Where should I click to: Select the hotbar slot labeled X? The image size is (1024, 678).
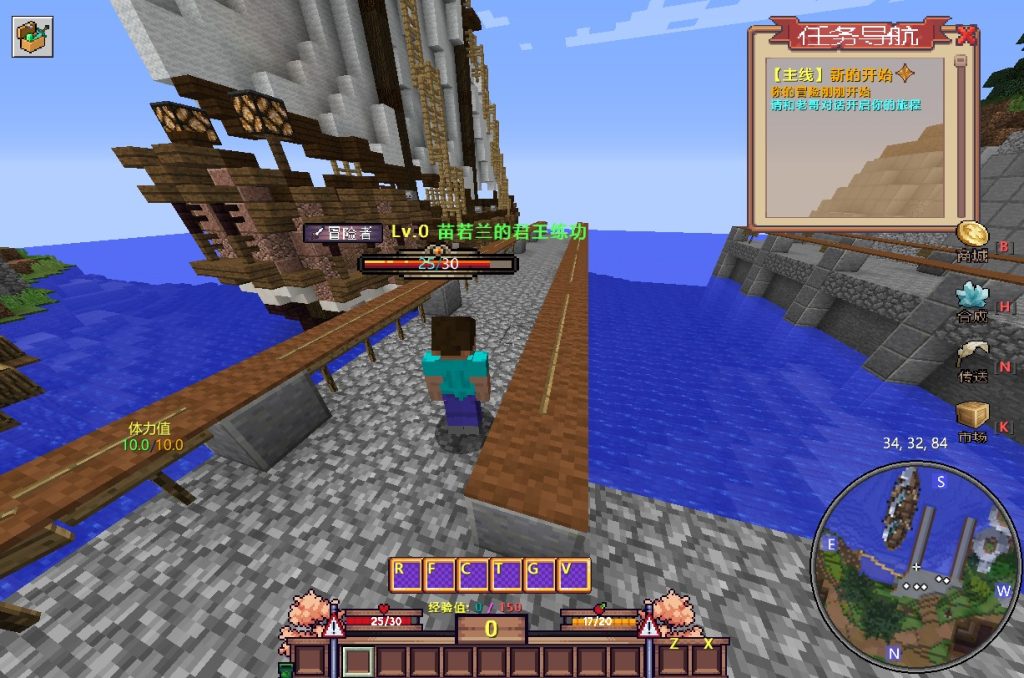point(708,659)
